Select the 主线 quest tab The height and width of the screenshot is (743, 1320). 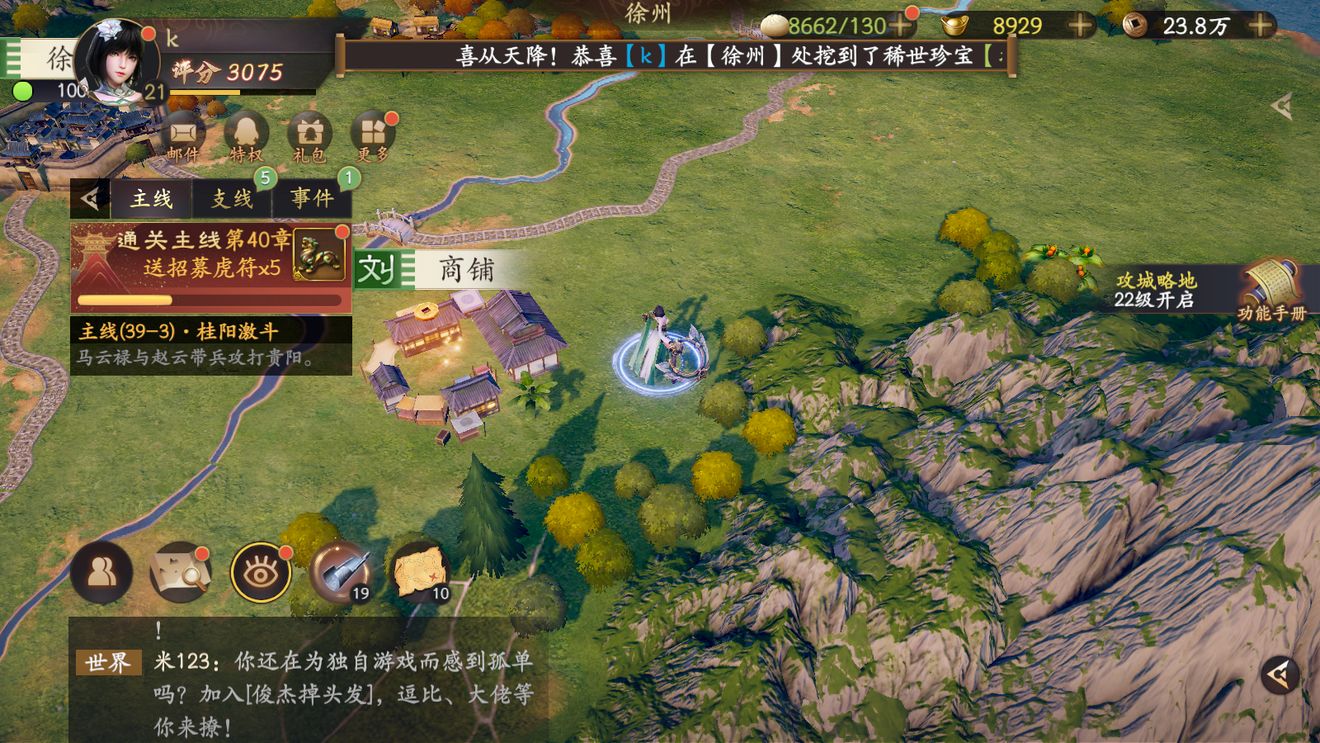point(150,197)
